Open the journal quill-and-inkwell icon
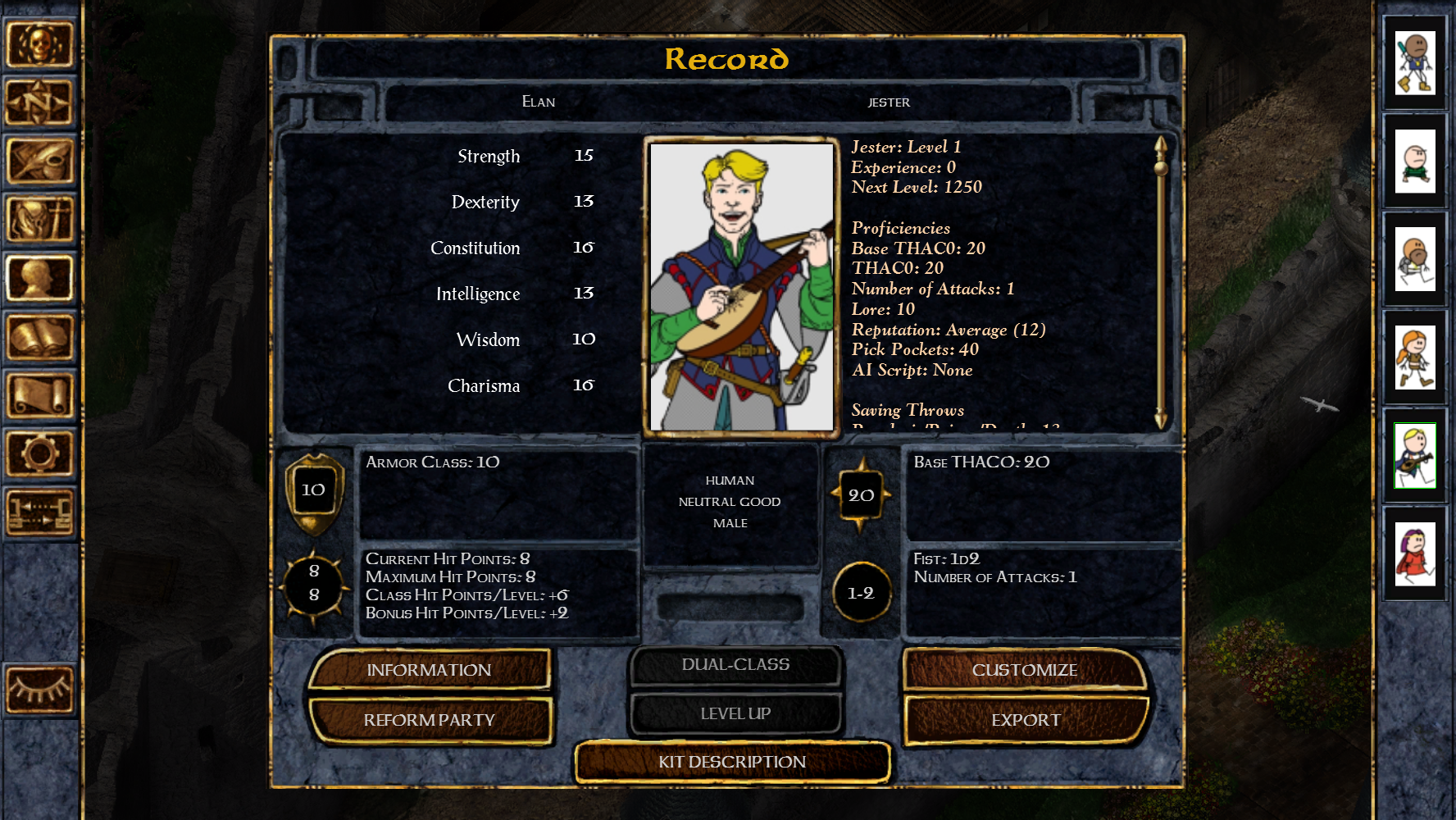Screen dimensions: 1456x820 pos(39,161)
